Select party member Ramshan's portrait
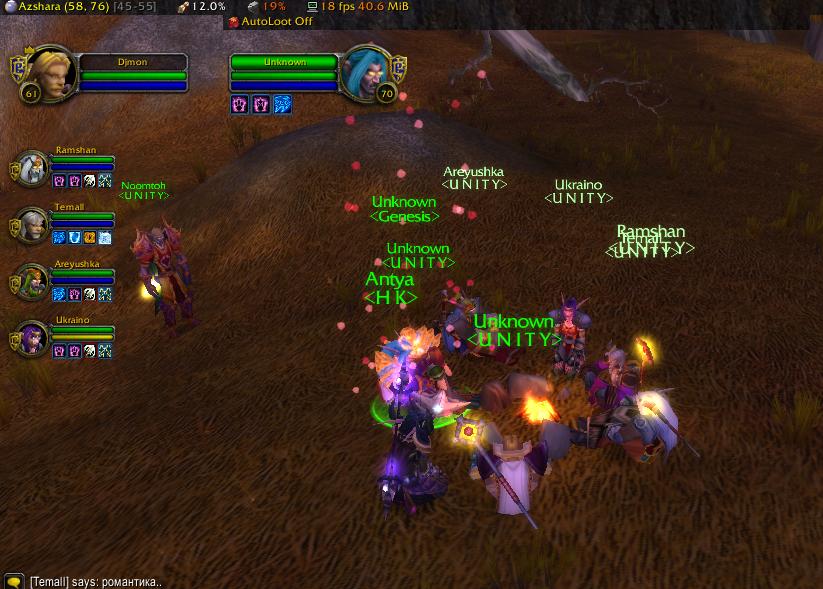Screen dimensions: 823x589 pos(34,168)
